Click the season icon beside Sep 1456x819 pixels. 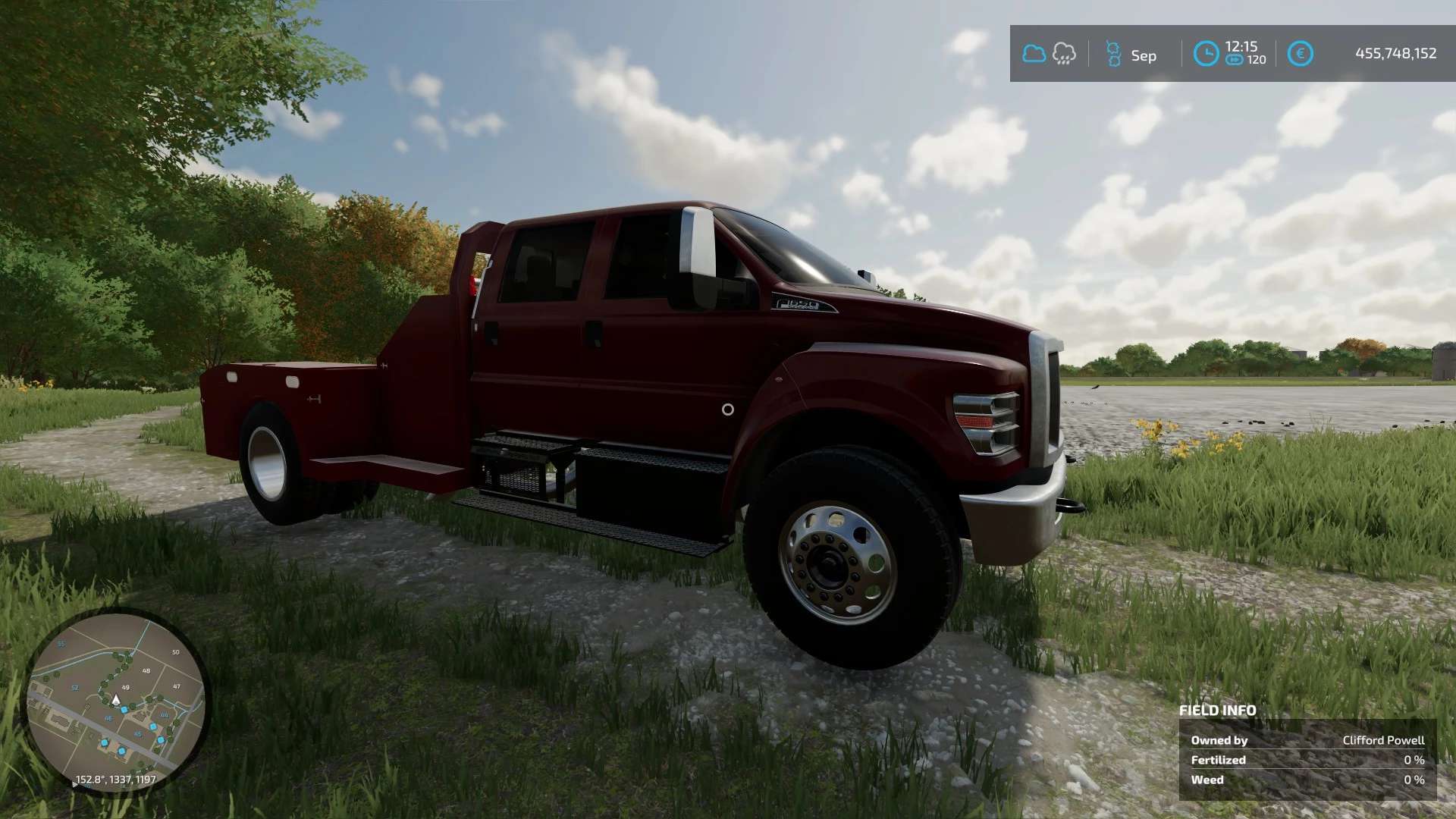click(x=1113, y=55)
